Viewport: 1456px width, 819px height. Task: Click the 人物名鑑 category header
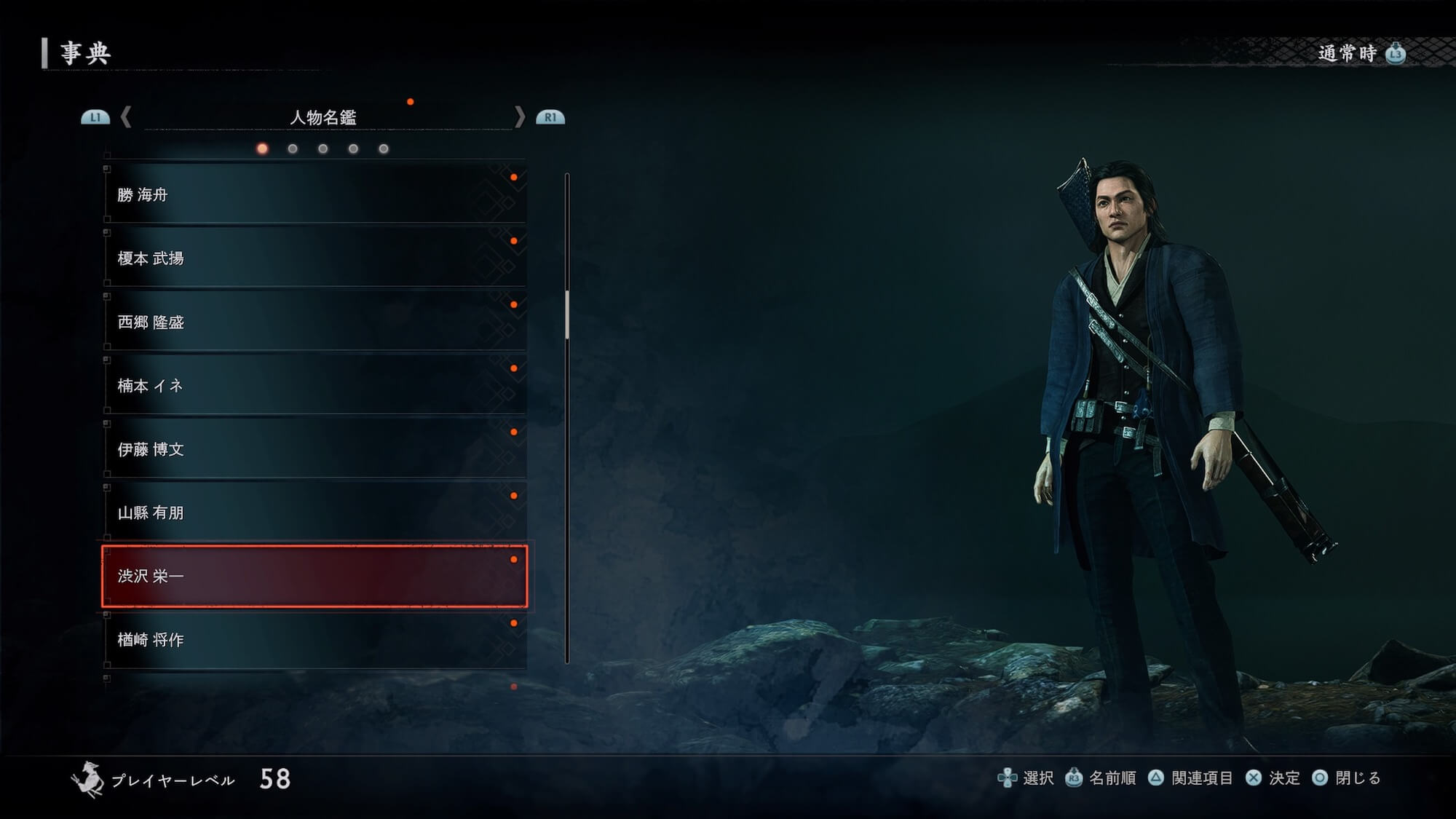[323, 117]
